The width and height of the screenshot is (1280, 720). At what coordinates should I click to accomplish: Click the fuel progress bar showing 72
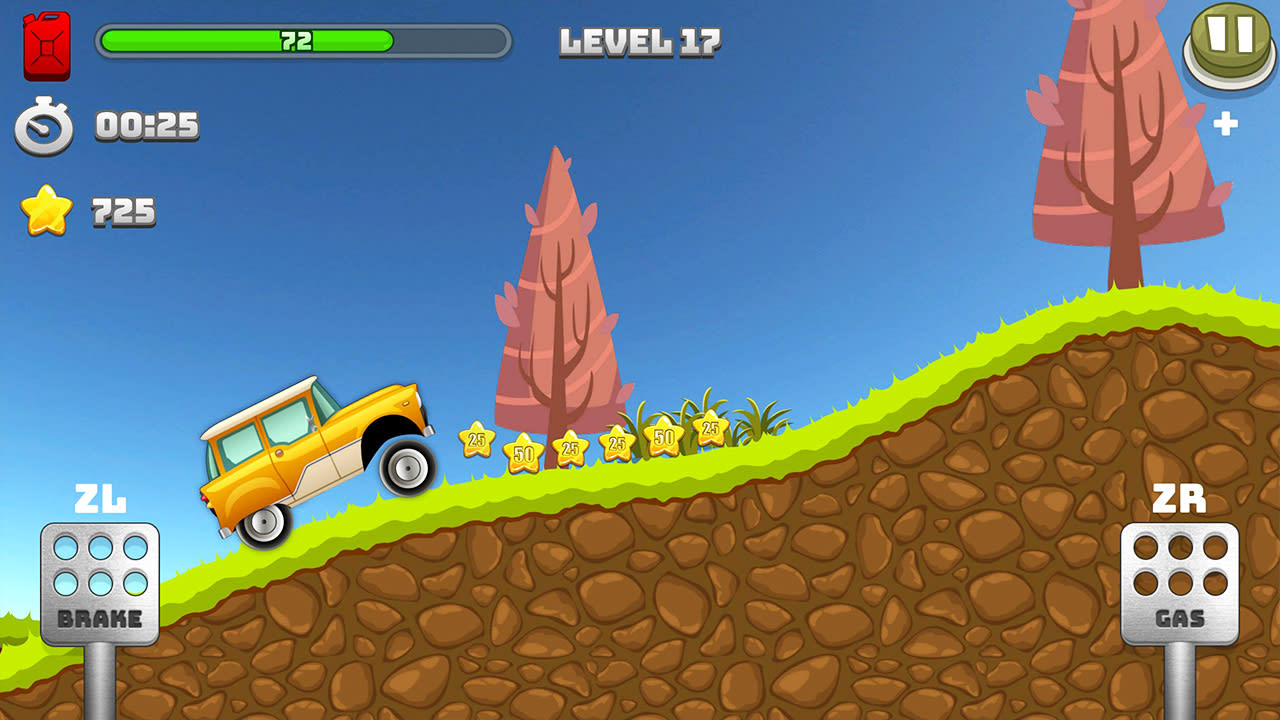[298, 43]
